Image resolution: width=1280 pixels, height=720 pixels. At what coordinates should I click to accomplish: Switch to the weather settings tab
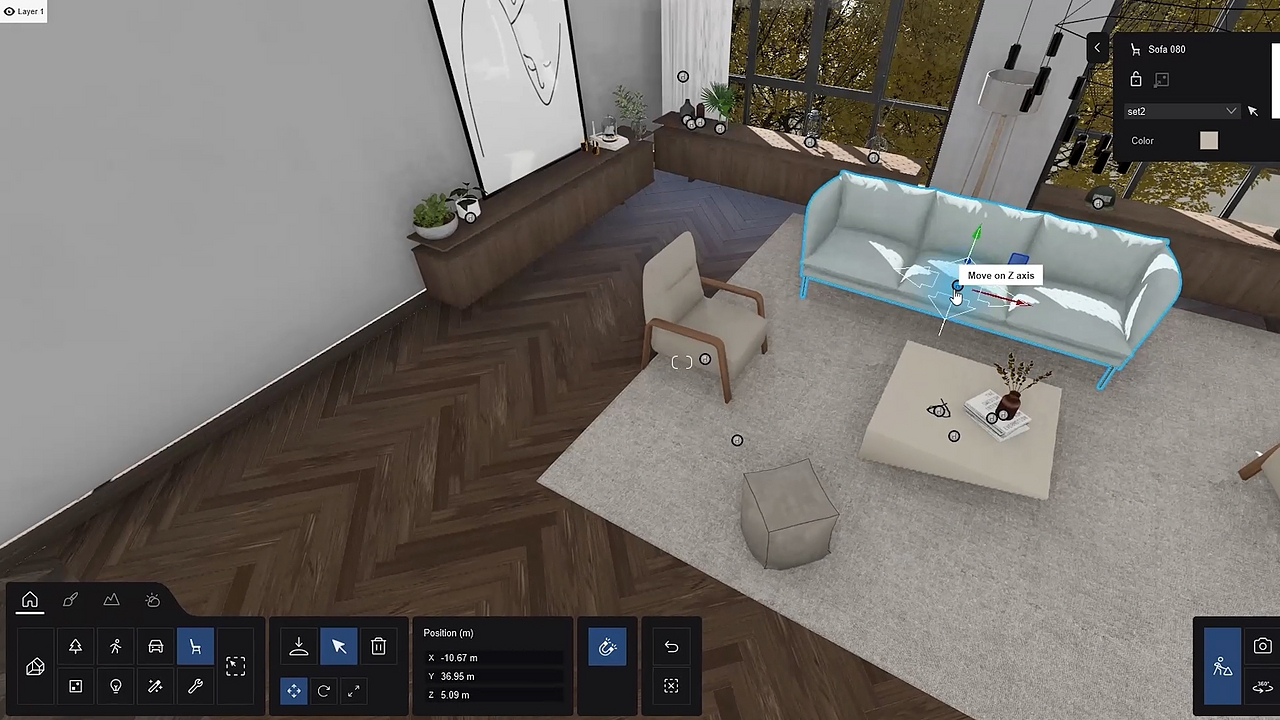tap(152, 600)
